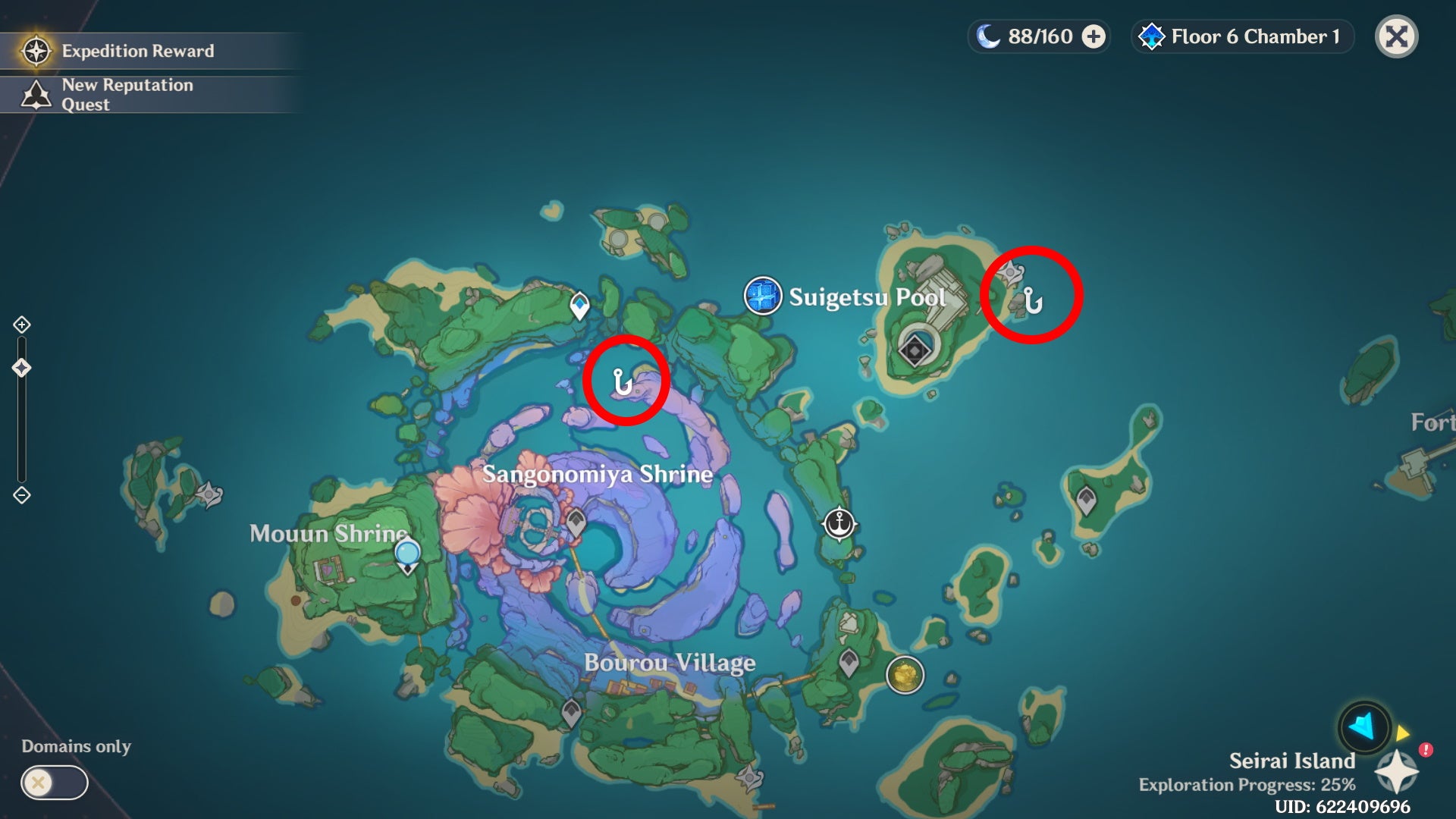The width and height of the screenshot is (1456, 819).
Task: Click the plus button to replenish Resin
Action: click(x=1092, y=35)
